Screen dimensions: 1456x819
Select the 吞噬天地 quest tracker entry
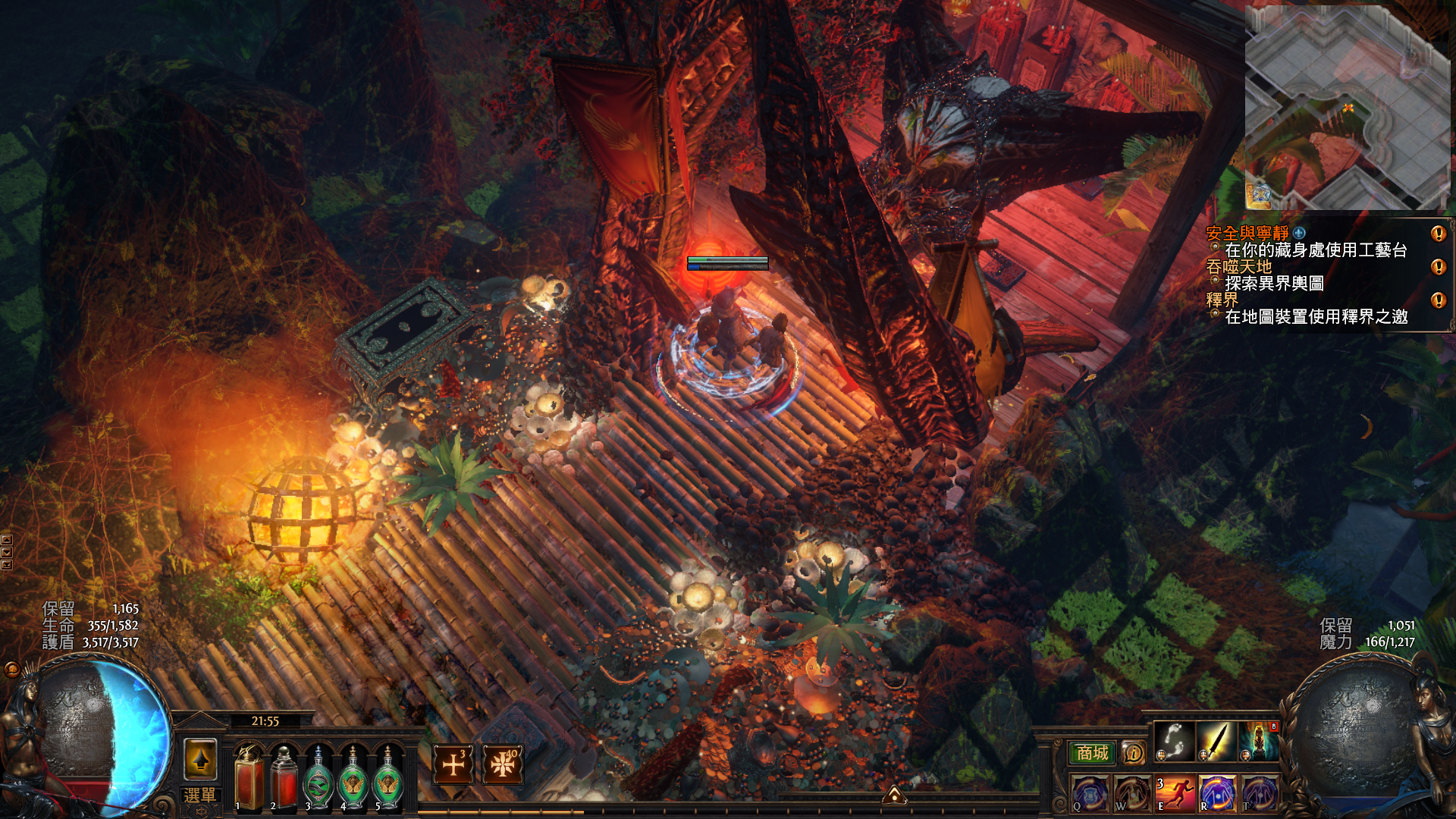1239,267
